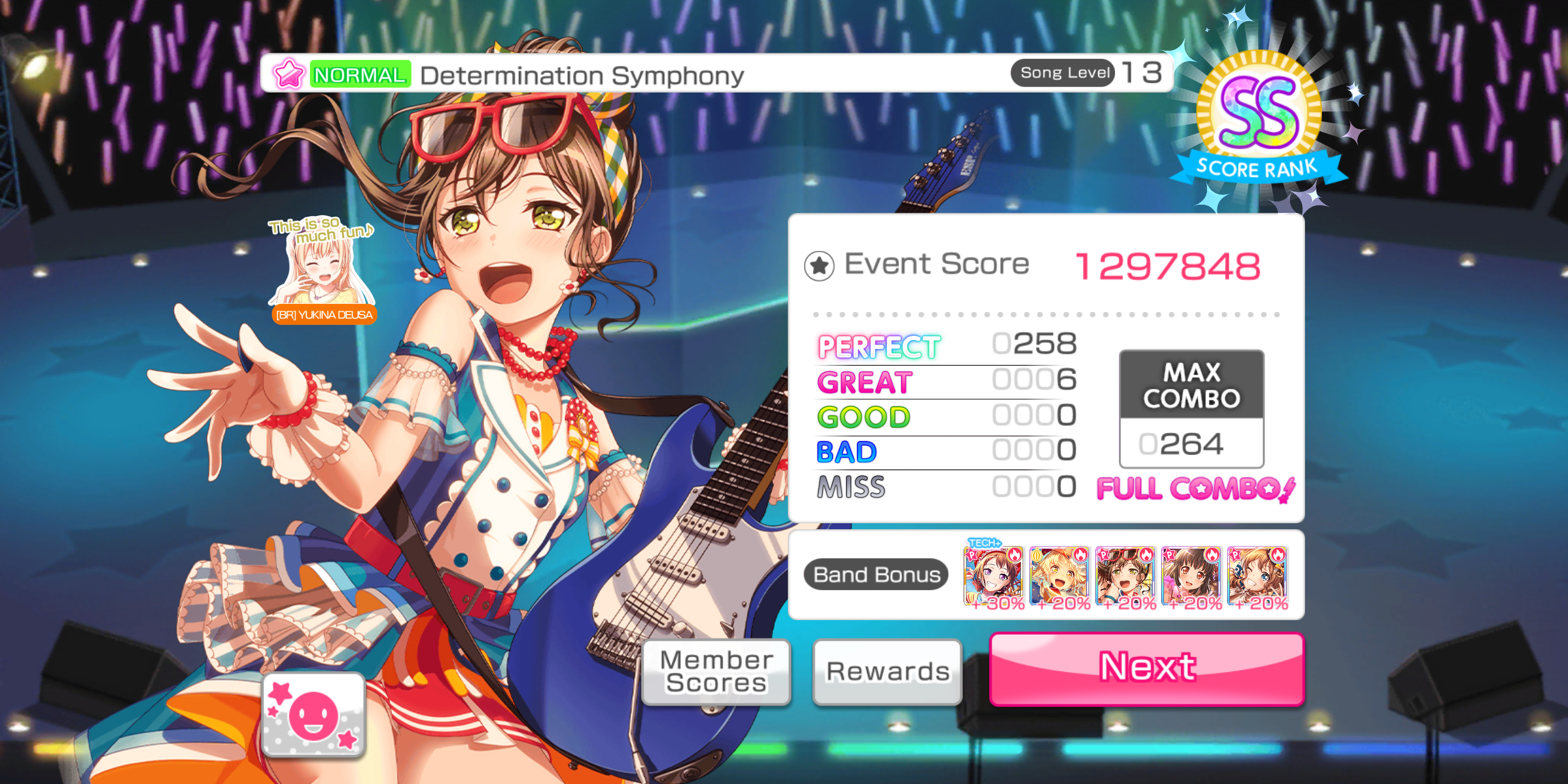Open the Rewards panel
The height and width of the screenshot is (784, 1568).
click(887, 671)
